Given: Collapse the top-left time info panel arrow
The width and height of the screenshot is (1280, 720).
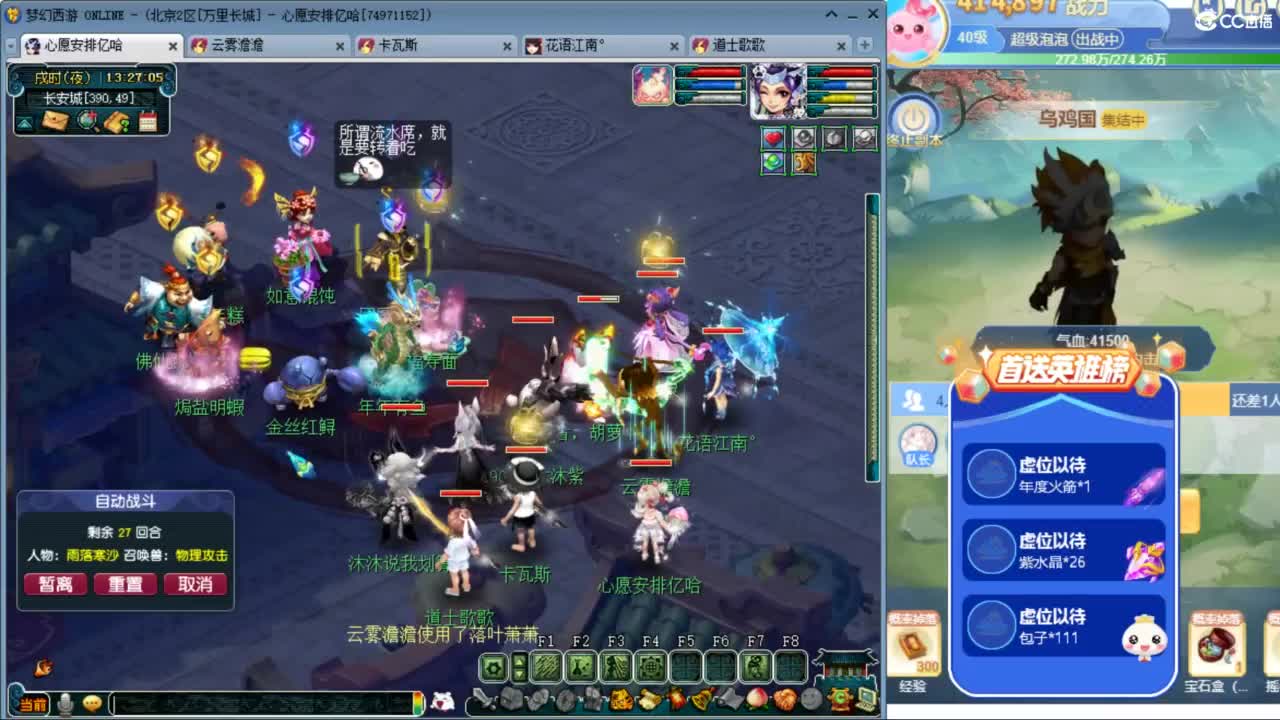Looking at the screenshot, I should tap(25, 122).
